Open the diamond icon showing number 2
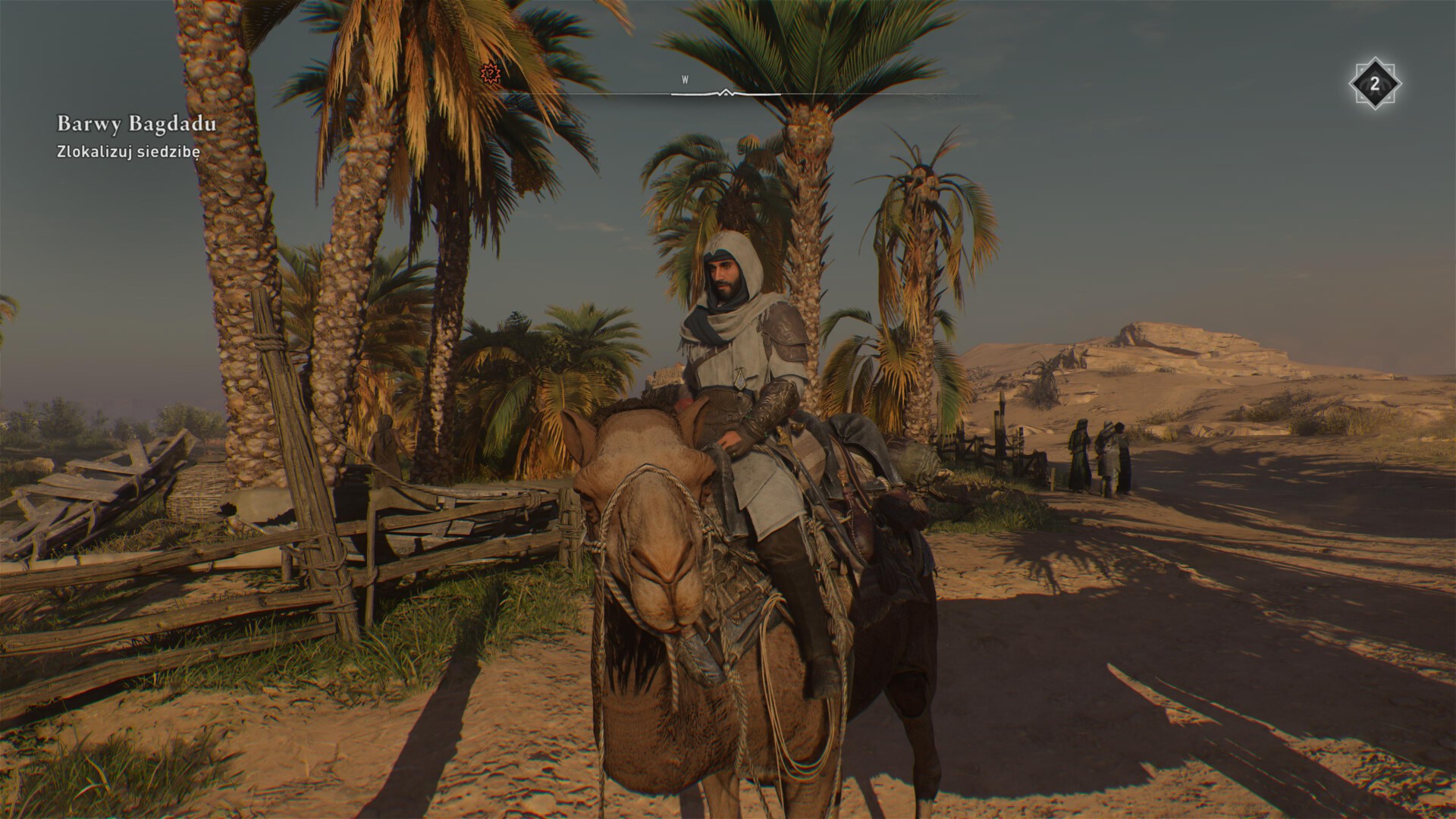The height and width of the screenshot is (819, 1456). coord(1375,84)
